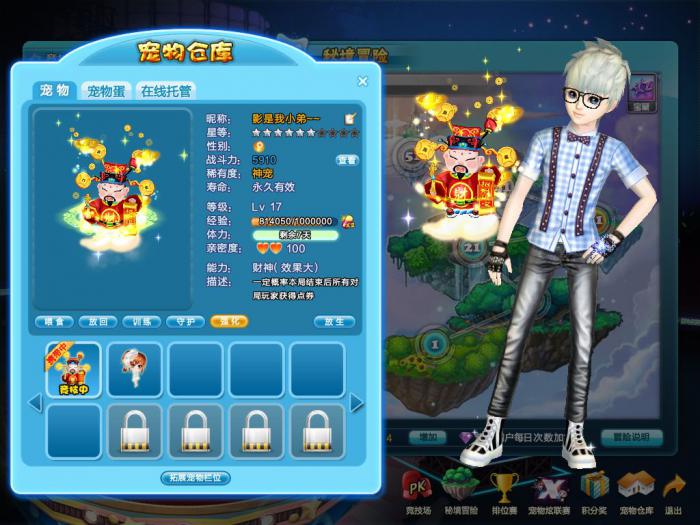Open the 在线托管 online hosting tab
700x525 pixels.
tap(166, 91)
